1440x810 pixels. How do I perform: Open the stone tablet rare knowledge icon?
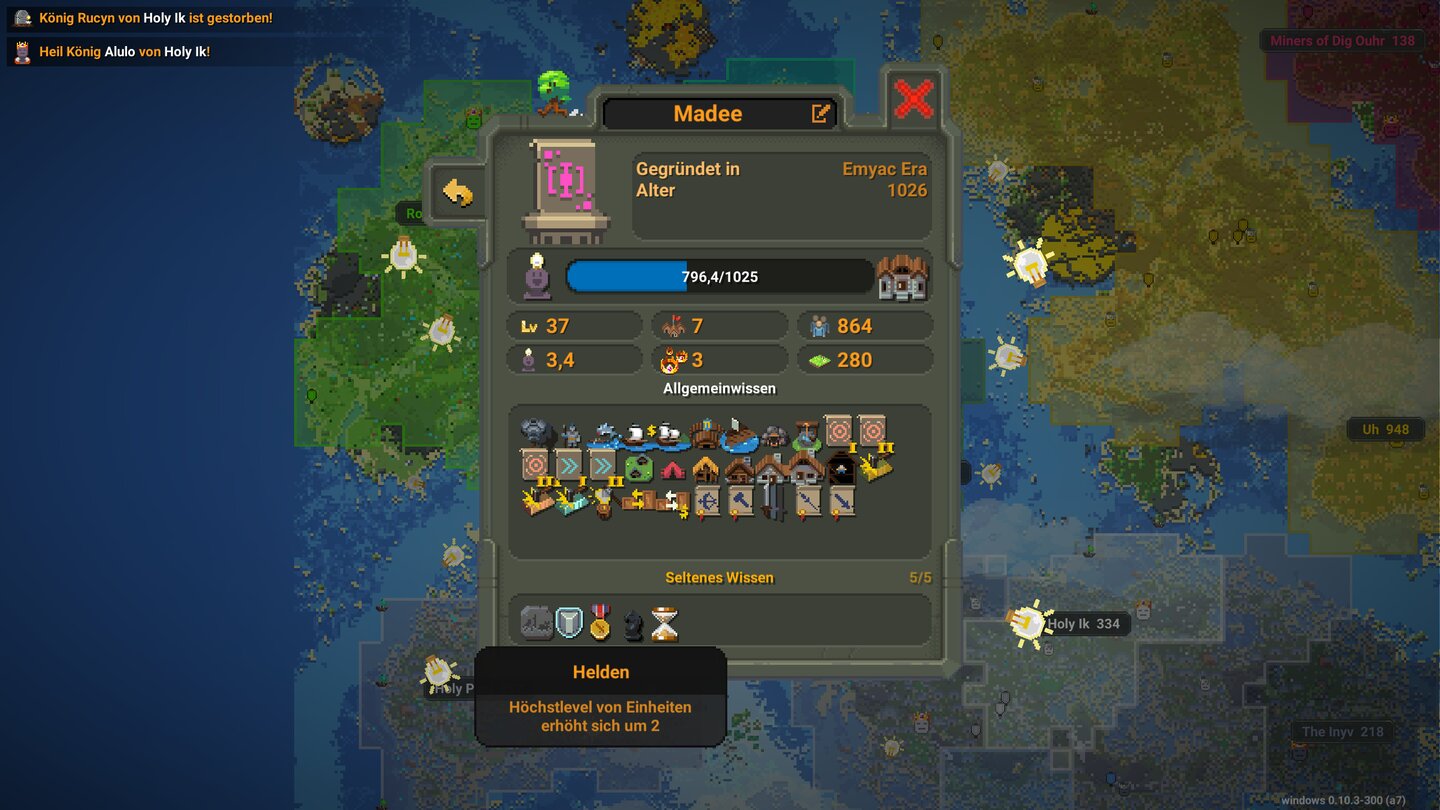[x=537, y=623]
